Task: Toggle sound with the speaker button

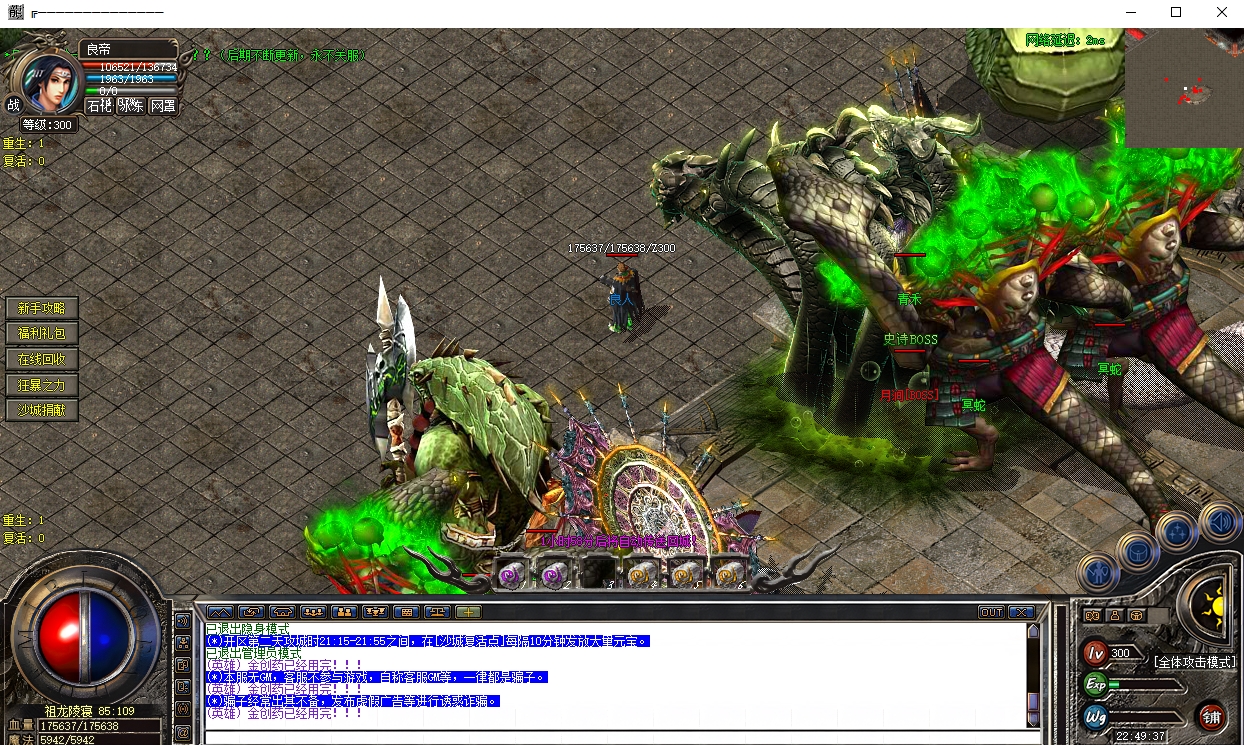Action: (x=1220, y=521)
